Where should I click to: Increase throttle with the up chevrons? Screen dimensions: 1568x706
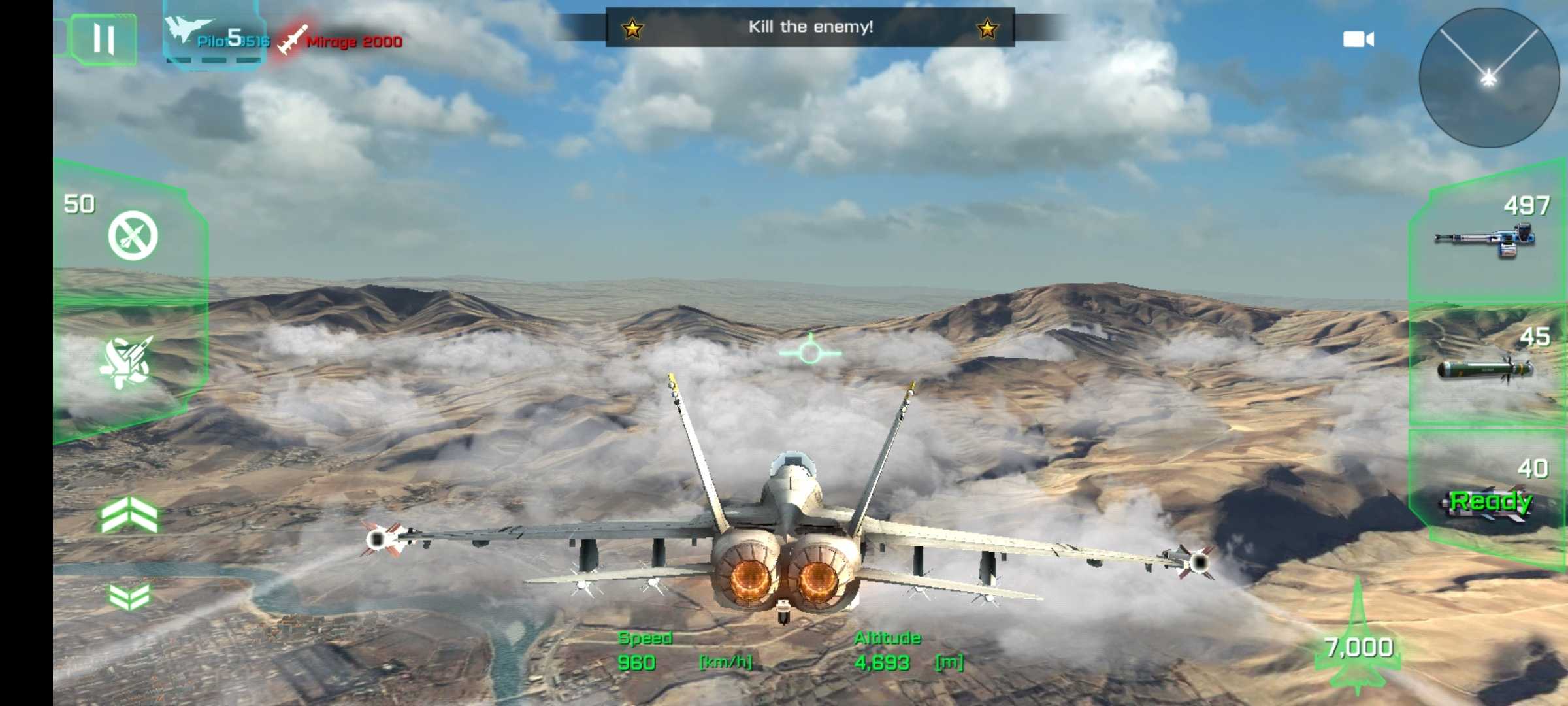(x=129, y=514)
